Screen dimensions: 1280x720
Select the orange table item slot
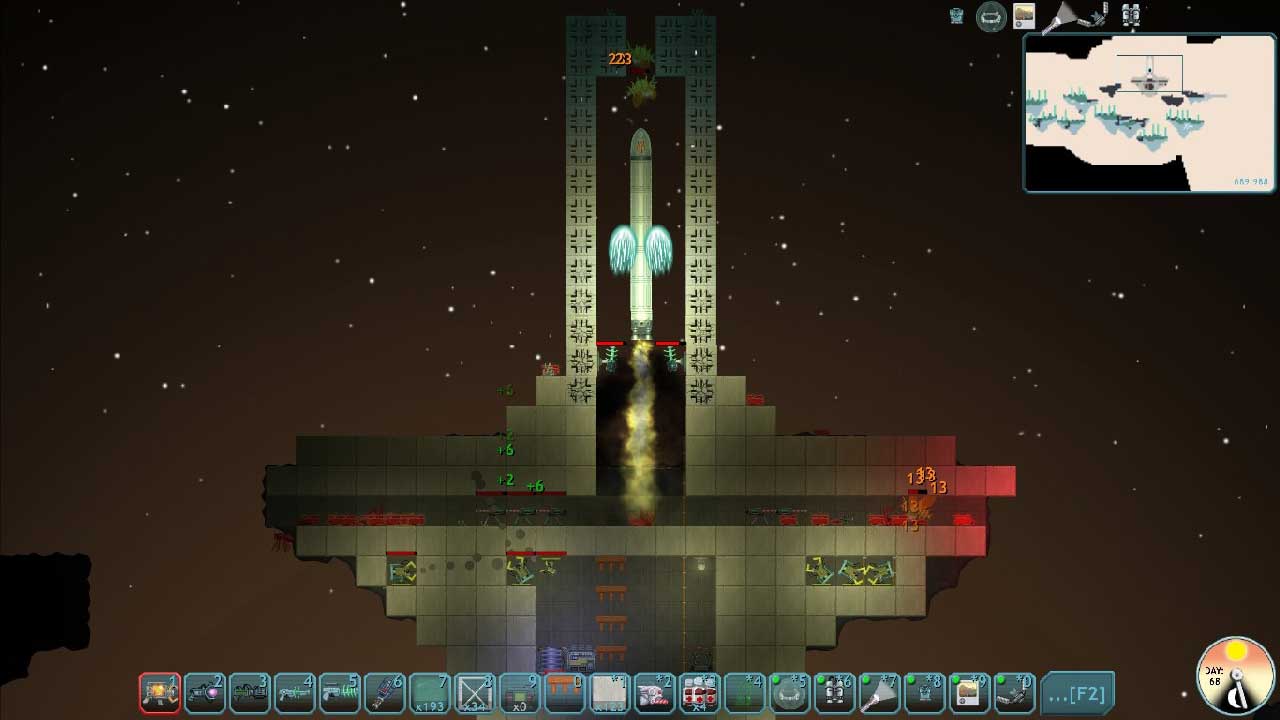565,692
